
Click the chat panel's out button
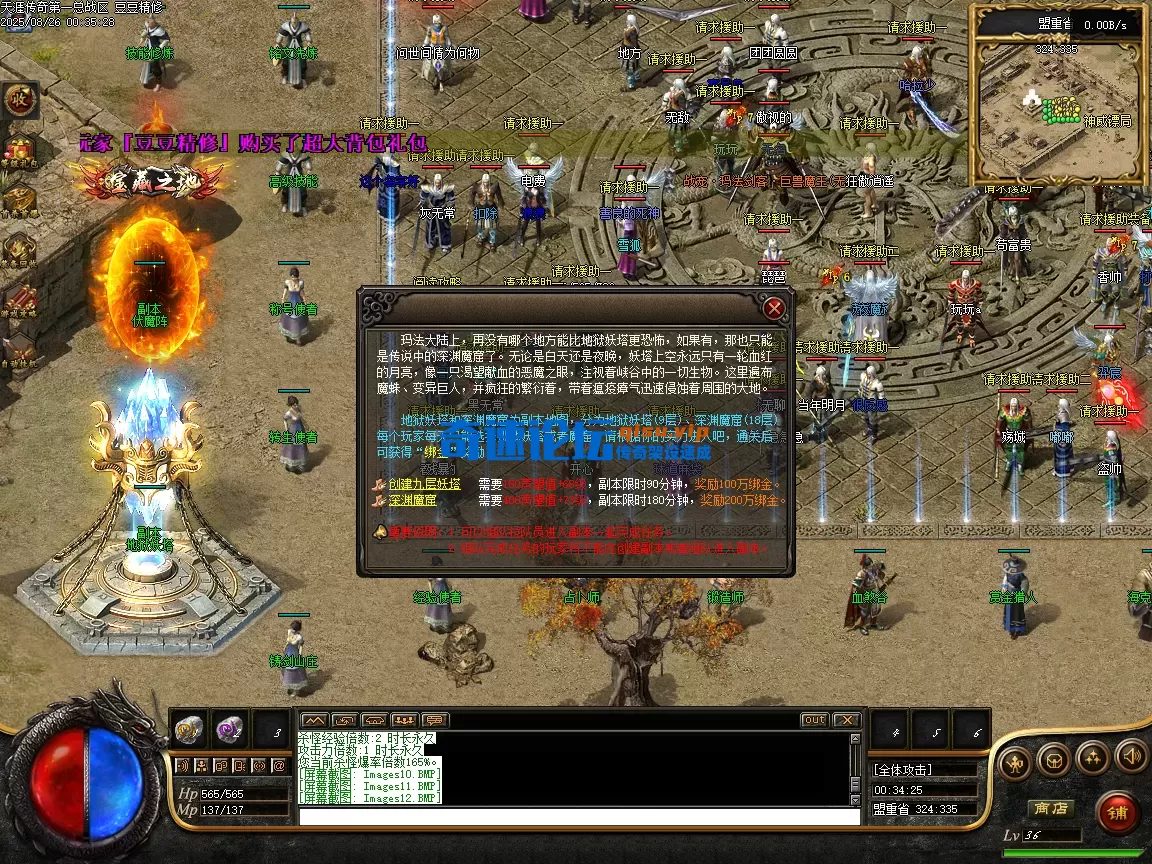click(x=814, y=720)
